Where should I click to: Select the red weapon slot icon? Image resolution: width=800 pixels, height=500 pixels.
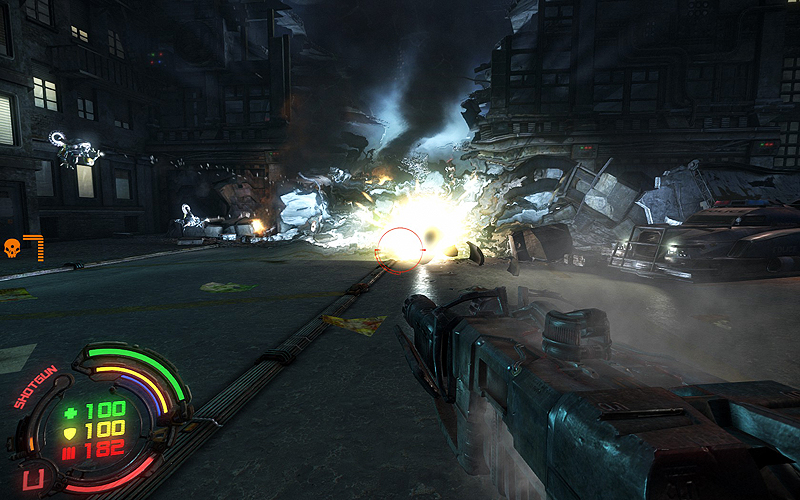33,480
